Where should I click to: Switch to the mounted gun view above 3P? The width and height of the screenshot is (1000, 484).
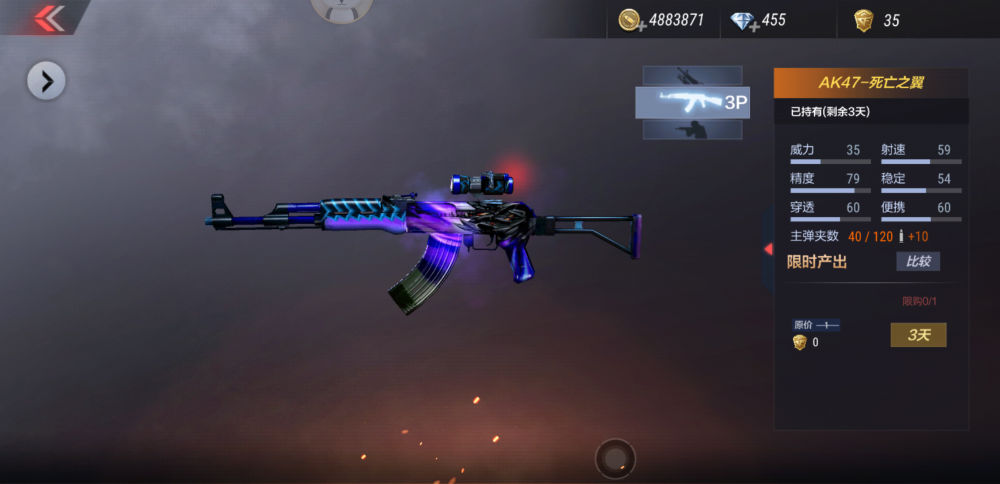[x=692, y=75]
